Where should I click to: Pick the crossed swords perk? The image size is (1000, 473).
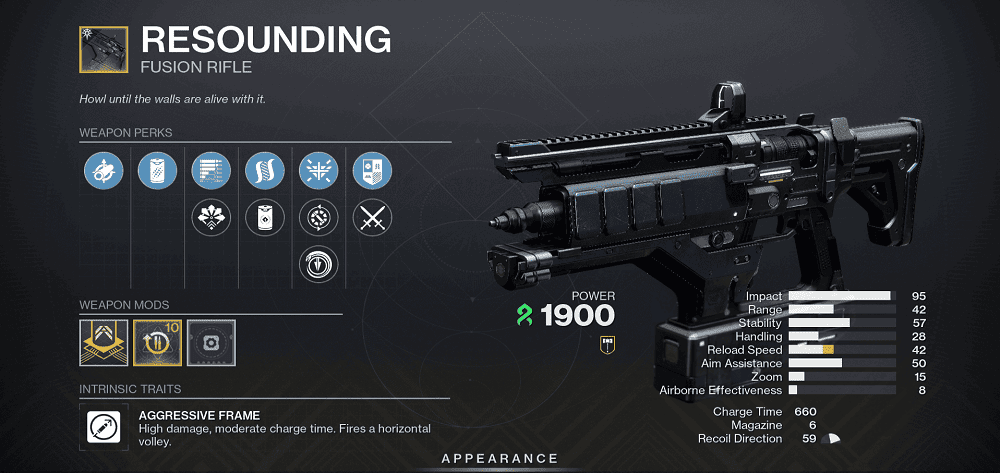[373, 216]
